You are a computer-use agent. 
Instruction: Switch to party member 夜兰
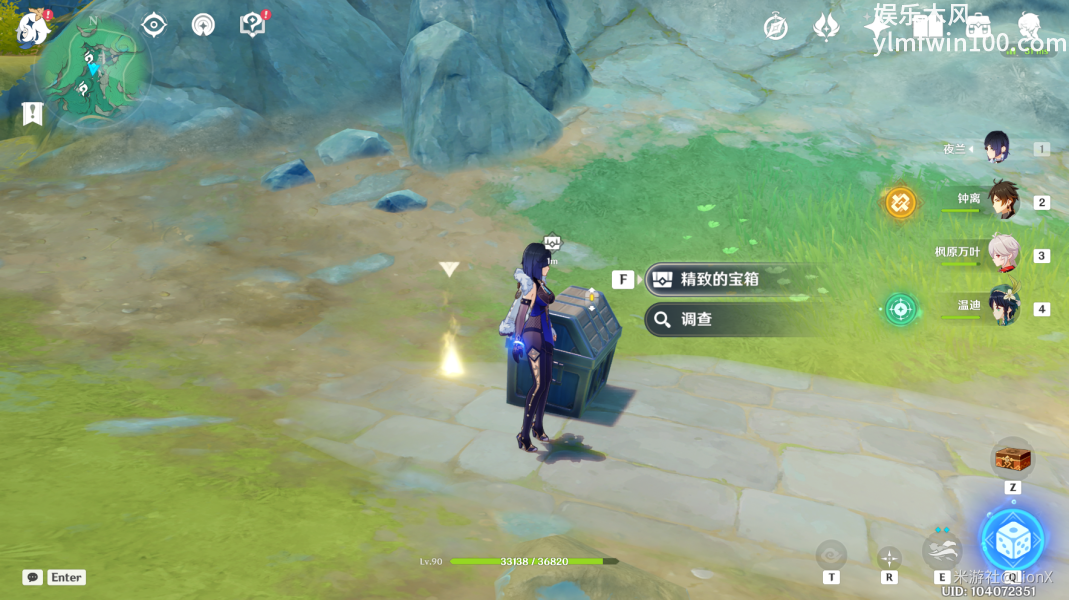996,148
